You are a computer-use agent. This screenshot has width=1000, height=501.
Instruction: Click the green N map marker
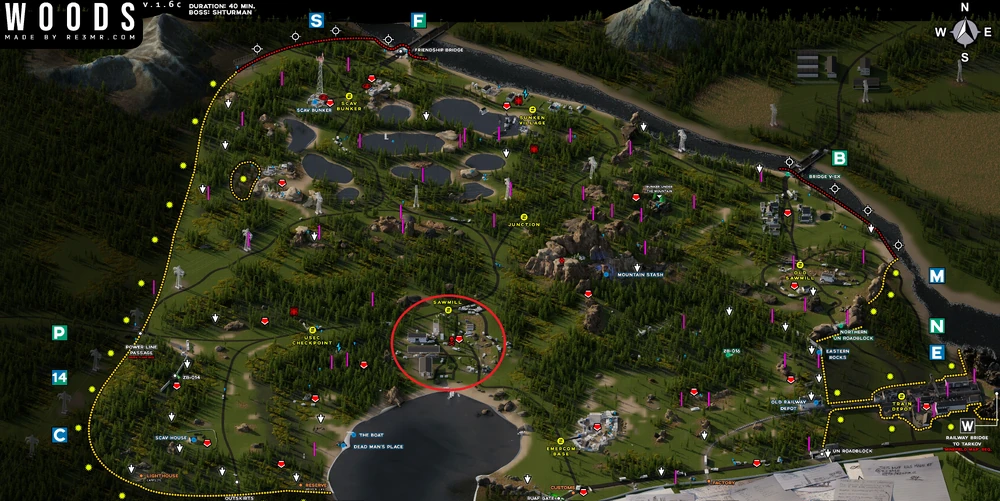[x=936, y=326]
